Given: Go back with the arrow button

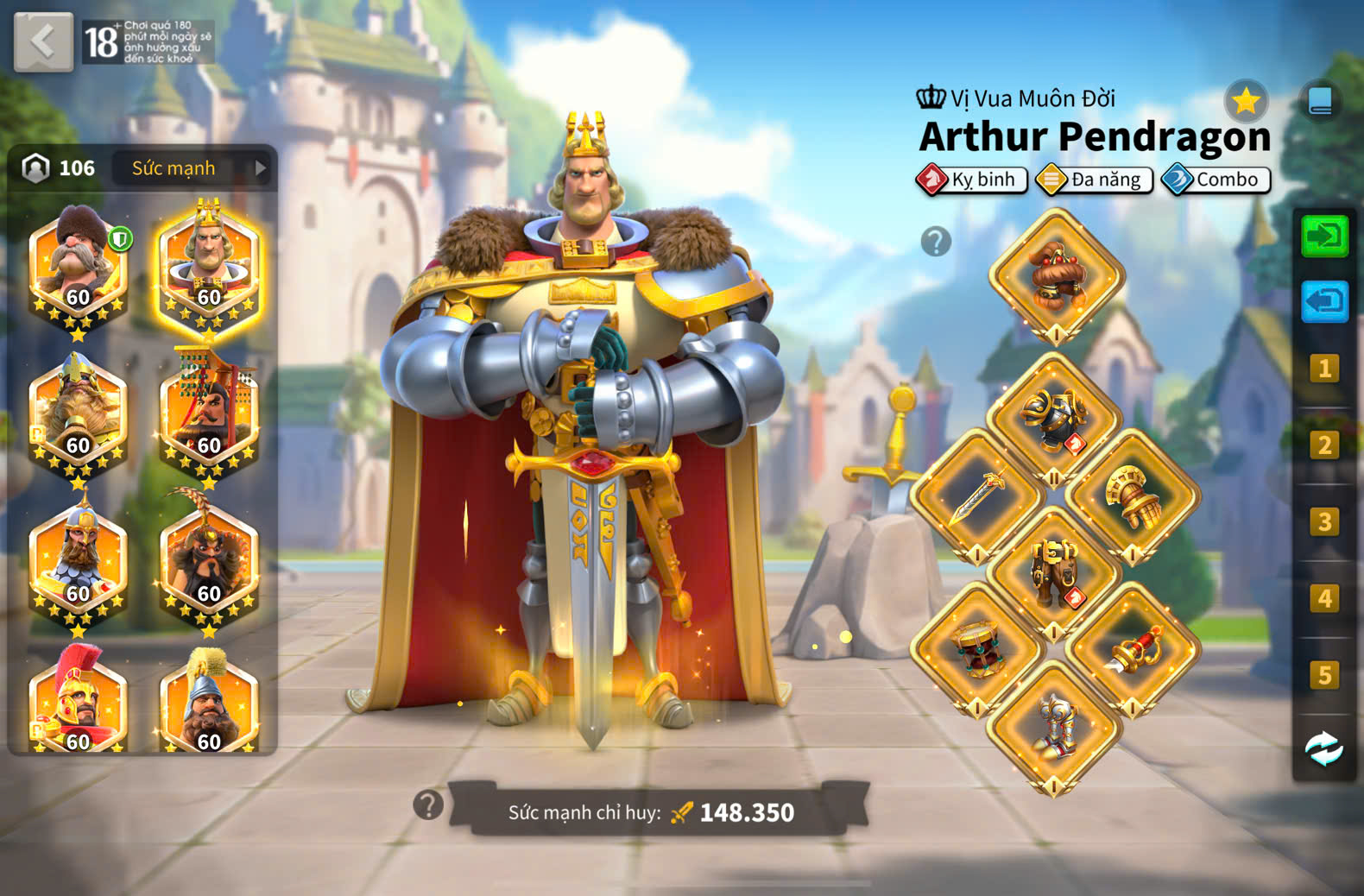Looking at the screenshot, I should [x=43, y=41].
